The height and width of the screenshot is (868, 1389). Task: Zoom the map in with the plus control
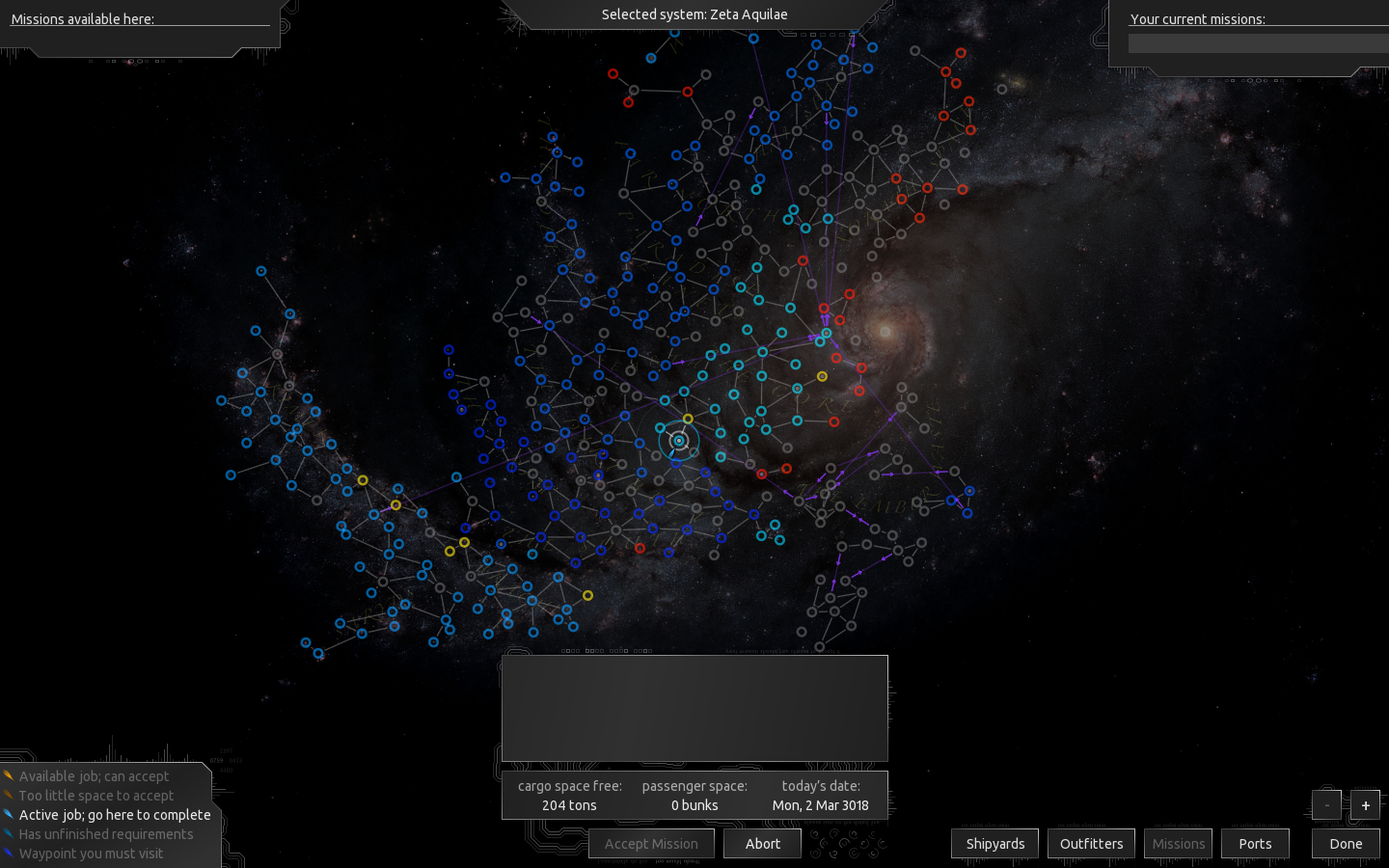pos(1365,804)
